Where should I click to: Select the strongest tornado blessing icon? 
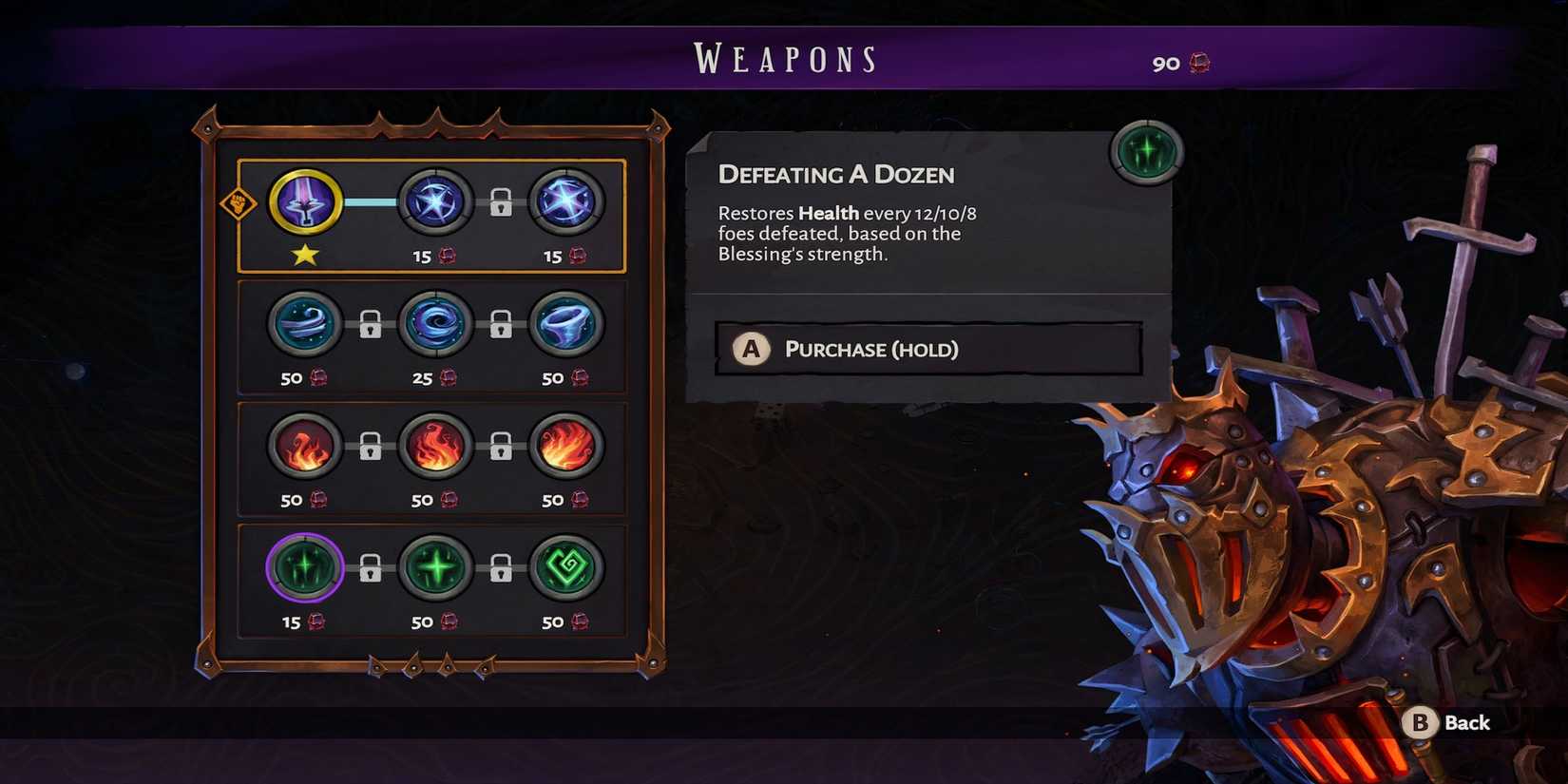click(x=567, y=324)
